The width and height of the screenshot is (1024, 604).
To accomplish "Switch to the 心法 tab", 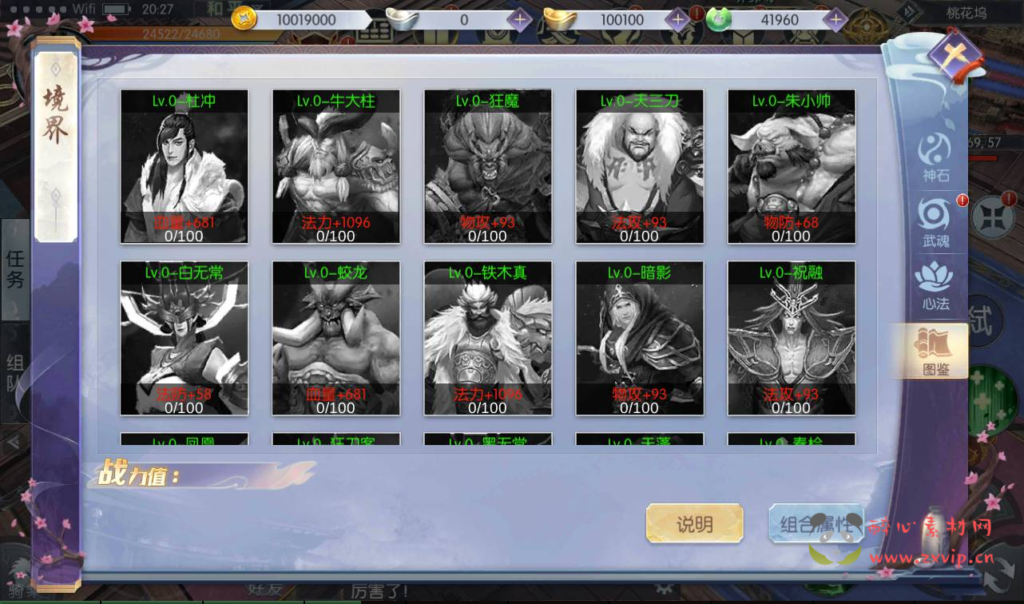I will point(935,286).
